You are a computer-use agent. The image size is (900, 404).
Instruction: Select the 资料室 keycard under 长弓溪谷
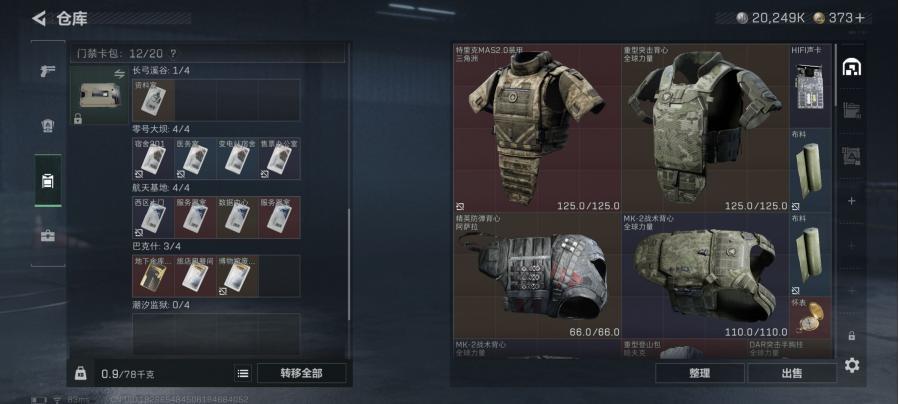[153, 100]
